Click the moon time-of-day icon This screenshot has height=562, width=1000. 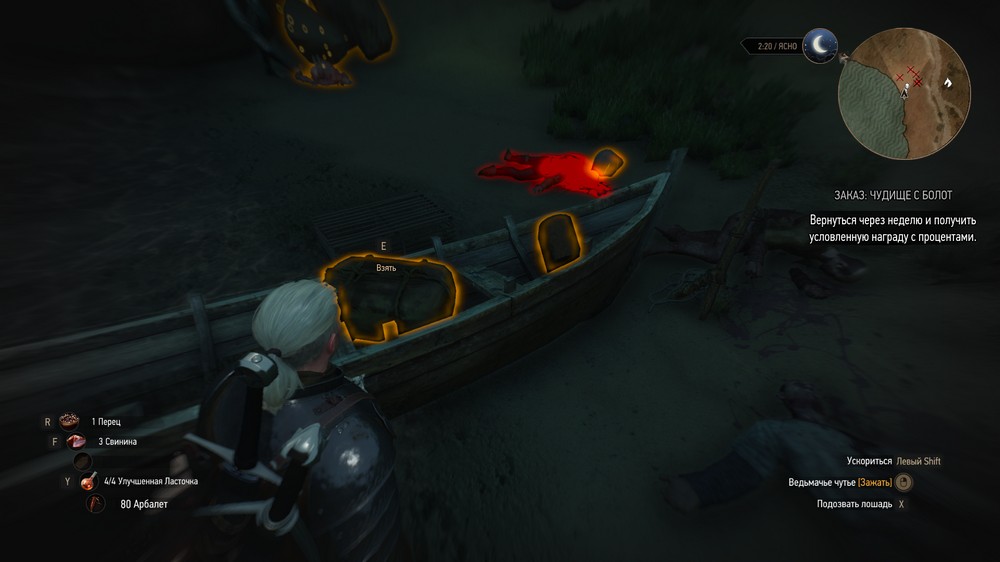tap(821, 45)
